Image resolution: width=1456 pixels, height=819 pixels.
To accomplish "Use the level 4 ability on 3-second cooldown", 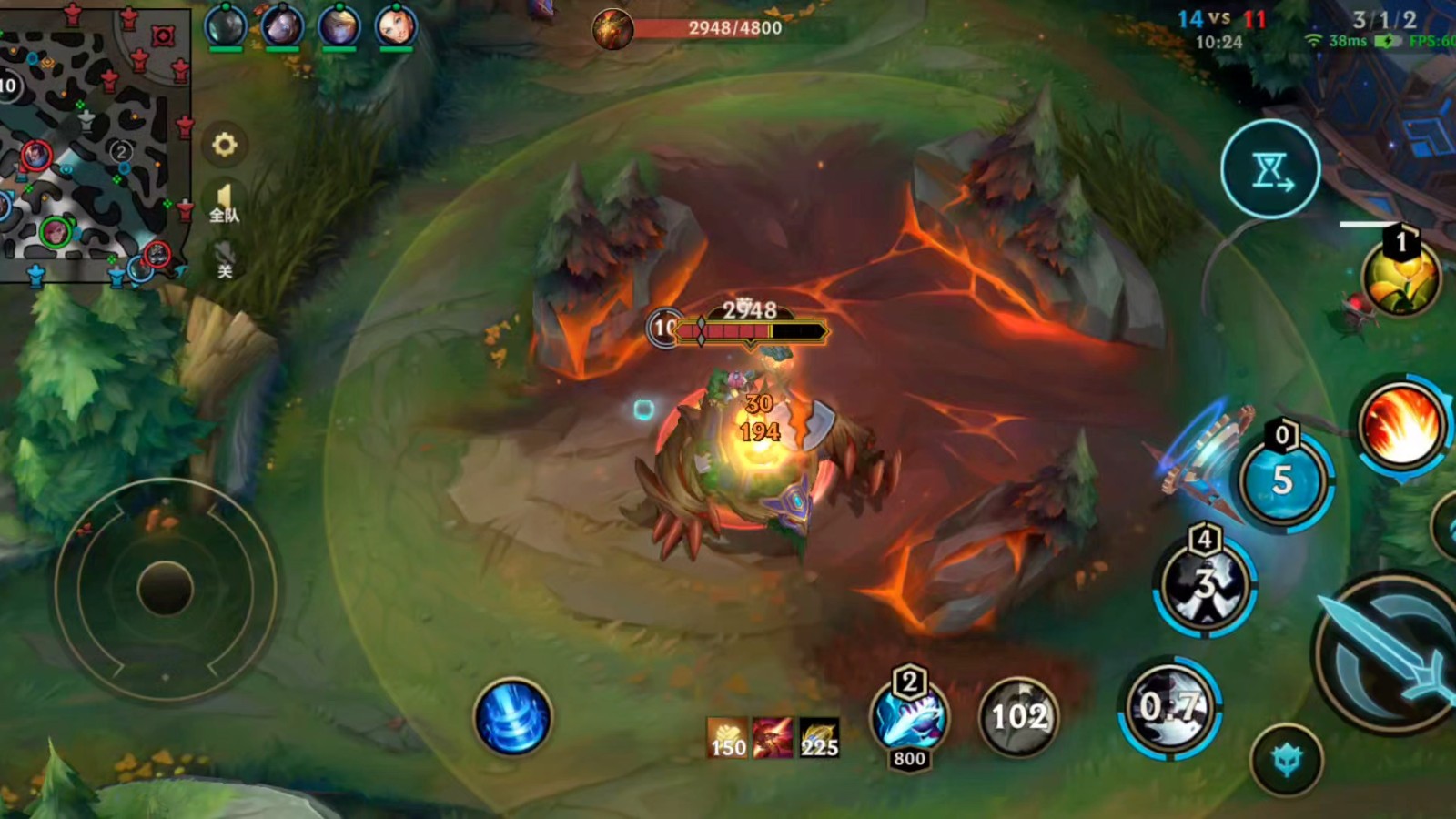I will point(1205,584).
